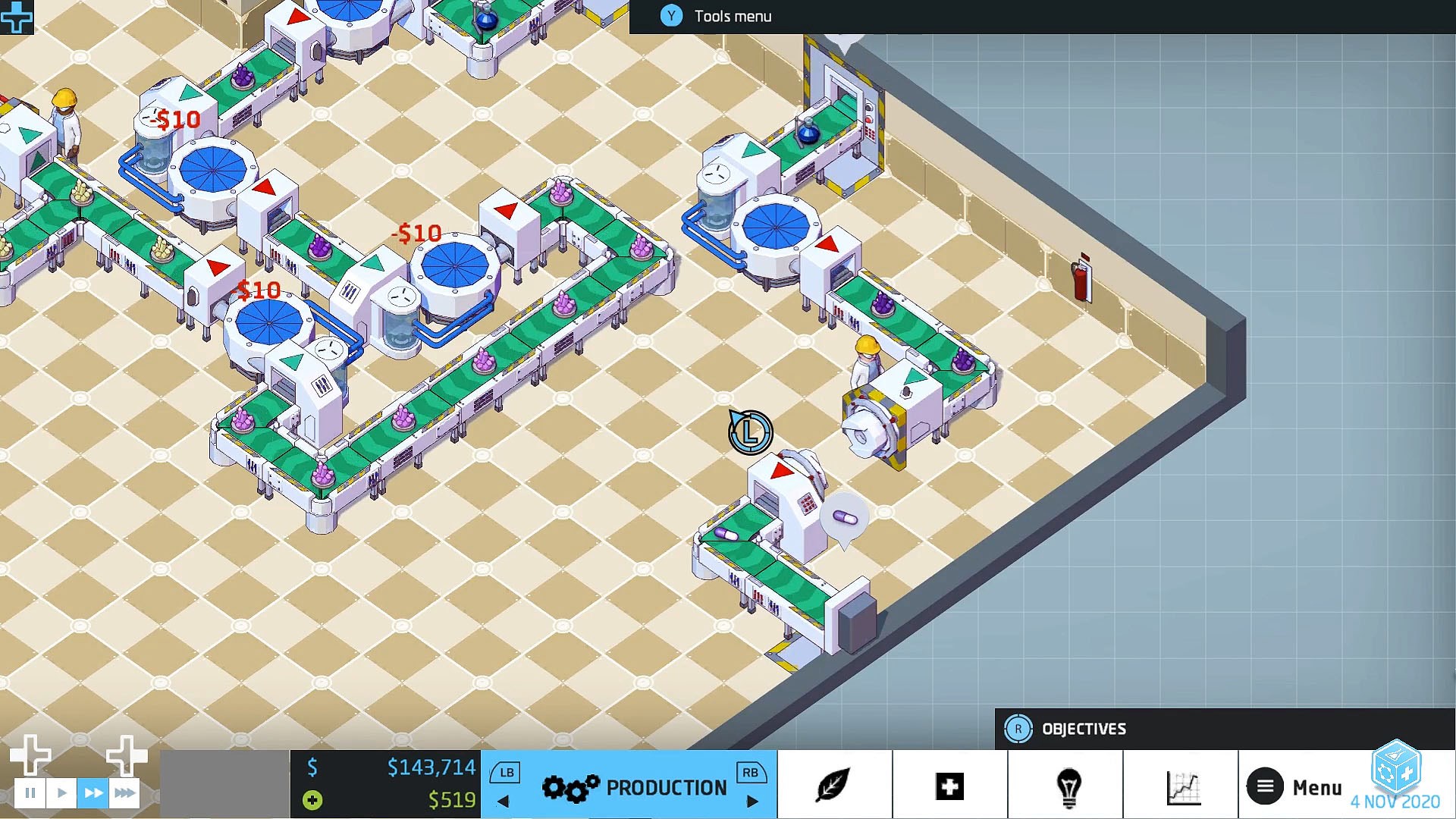The image size is (1456, 819).
Task: Click the pill speech bubble on the machine
Action: coord(845,516)
